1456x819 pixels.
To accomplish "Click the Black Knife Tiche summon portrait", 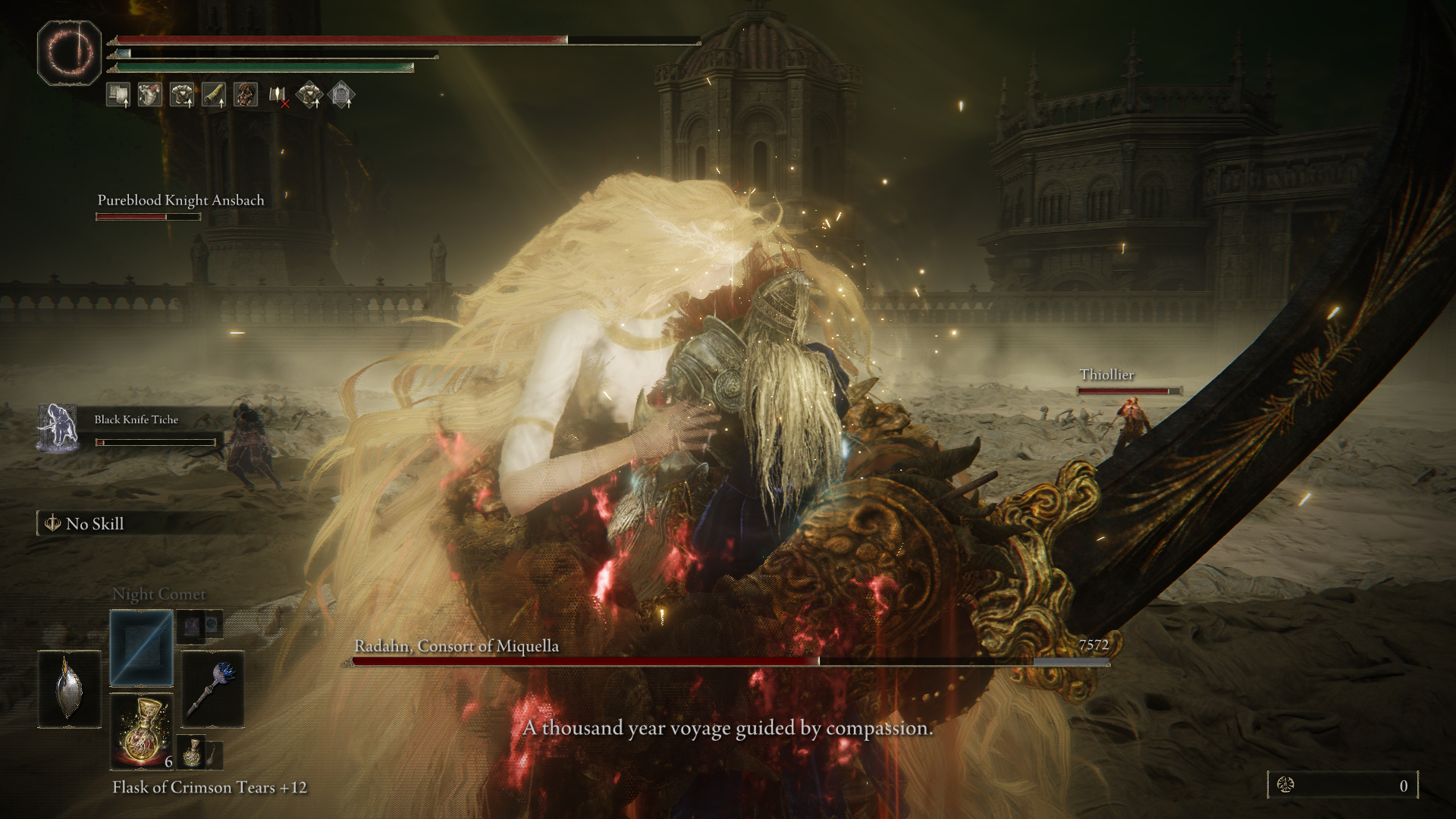I will click(x=58, y=428).
